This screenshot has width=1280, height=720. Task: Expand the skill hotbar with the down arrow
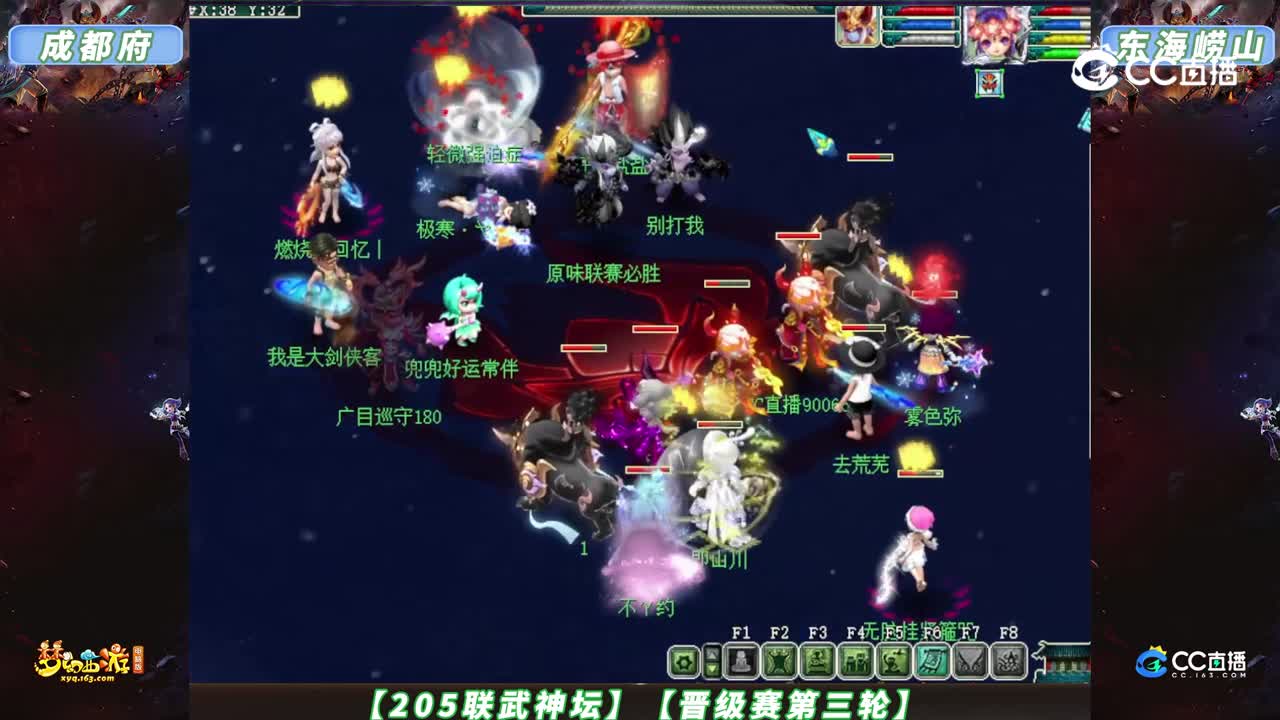coord(712,668)
